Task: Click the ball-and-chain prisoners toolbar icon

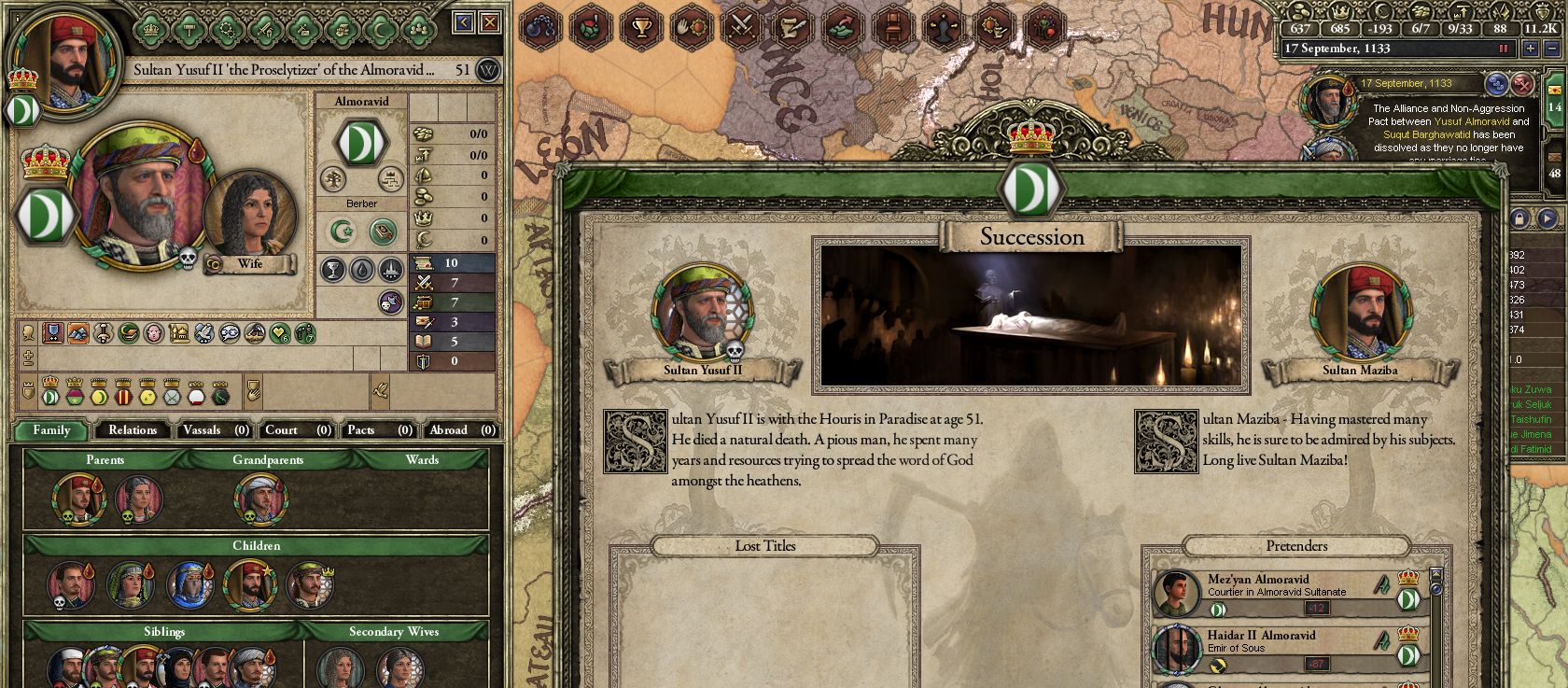Action: [541, 28]
